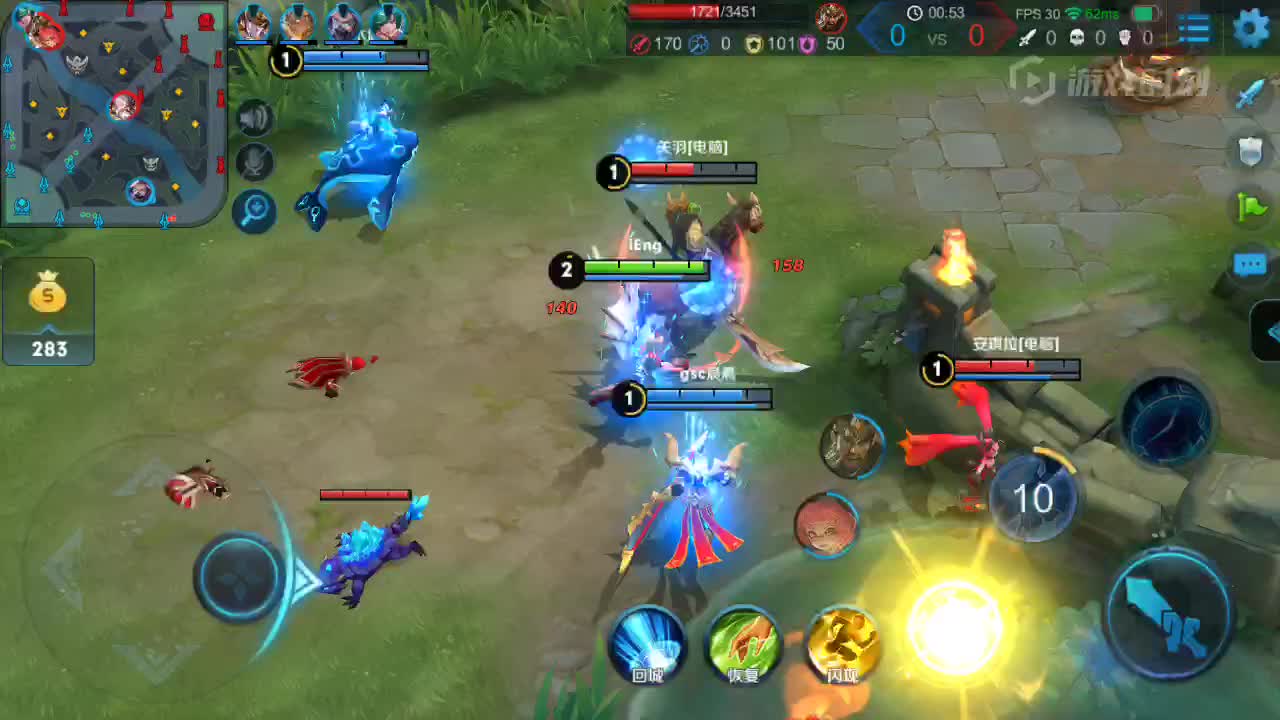Tap the minimap

click(112, 112)
